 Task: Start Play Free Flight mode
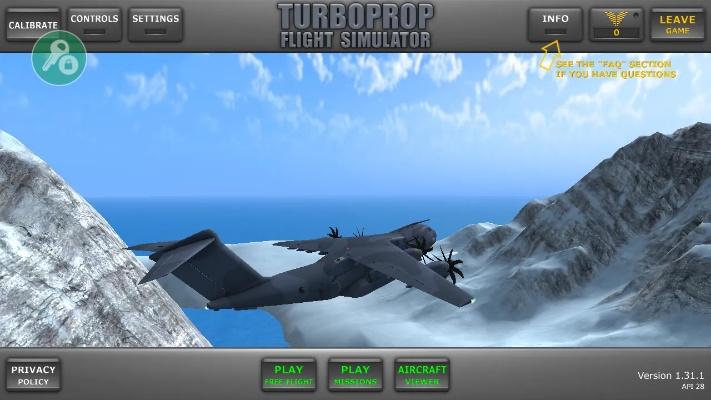point(288,374)
